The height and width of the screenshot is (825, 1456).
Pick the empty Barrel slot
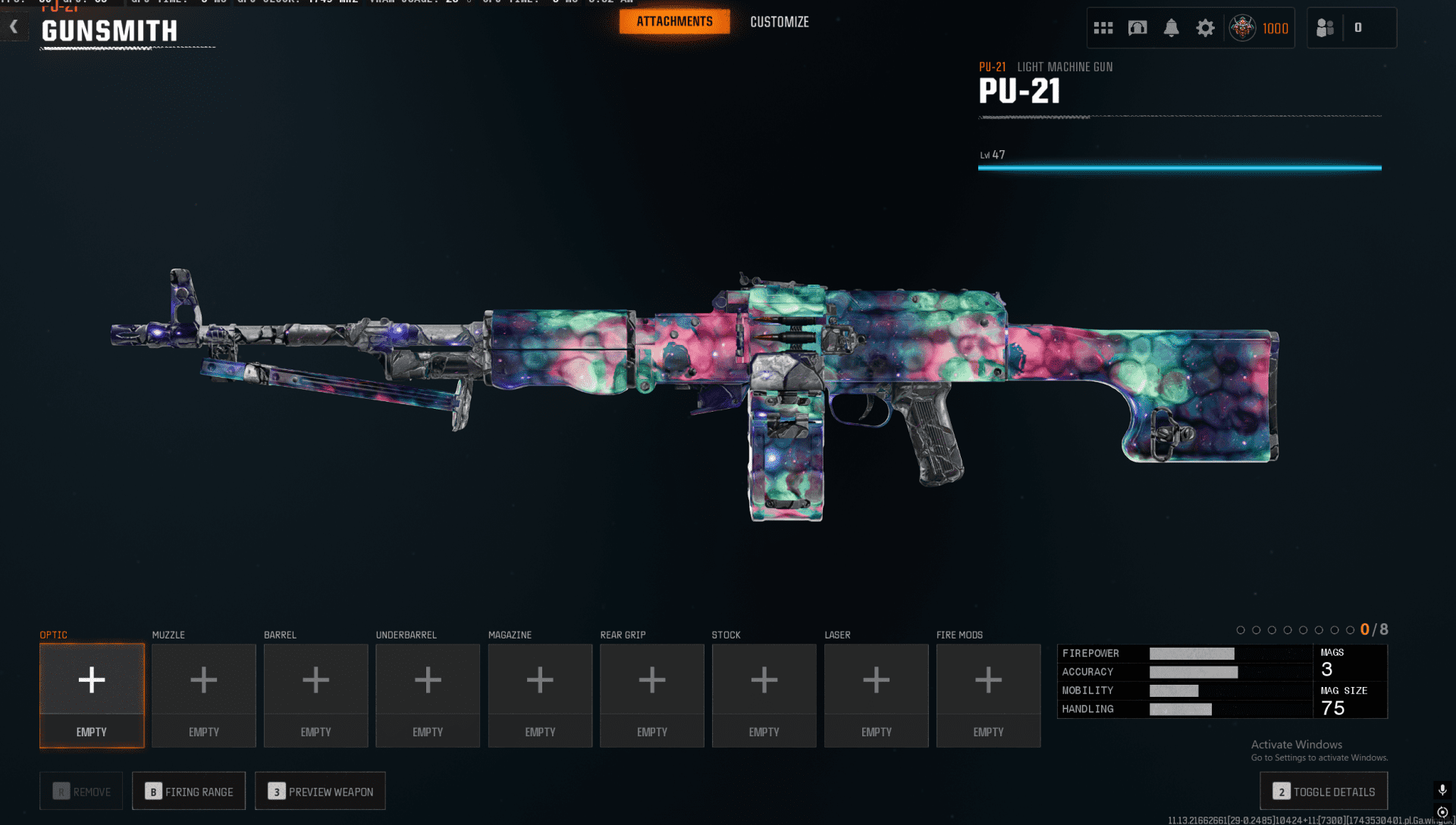(315, 695)
